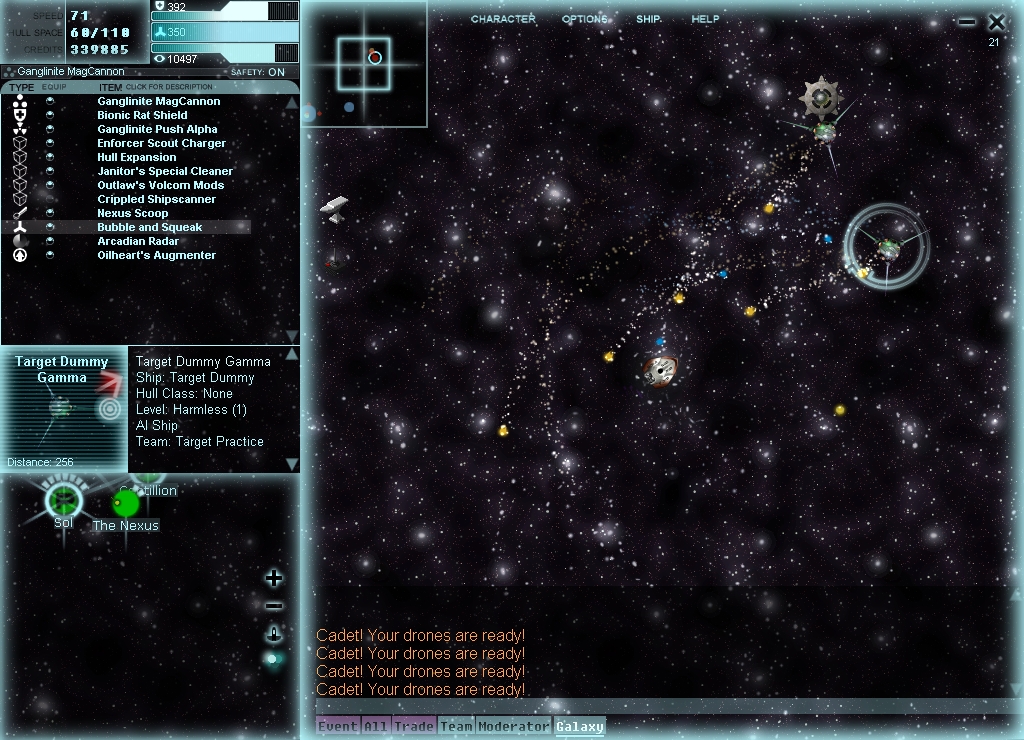The width and height of the screenshot is (1024, 740).
Task: Zoom in the galaxy map
Action: [274, 578]
